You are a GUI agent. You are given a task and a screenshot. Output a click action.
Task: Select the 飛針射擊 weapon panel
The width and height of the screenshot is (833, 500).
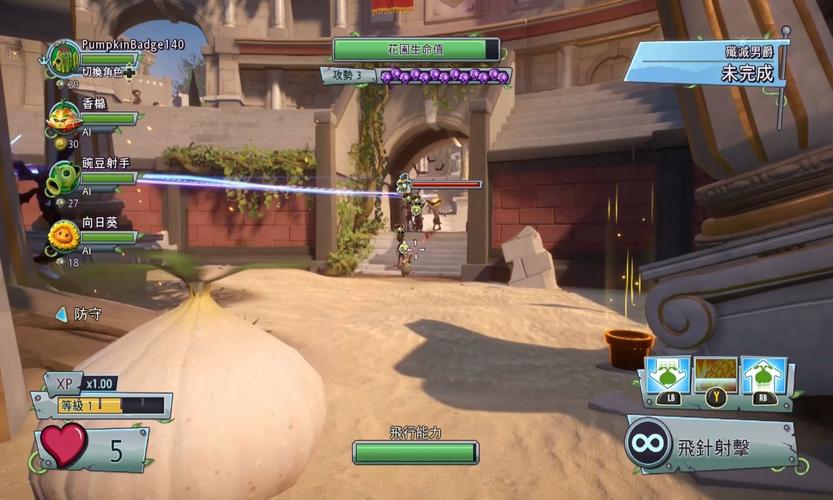(x=712, y=443)
